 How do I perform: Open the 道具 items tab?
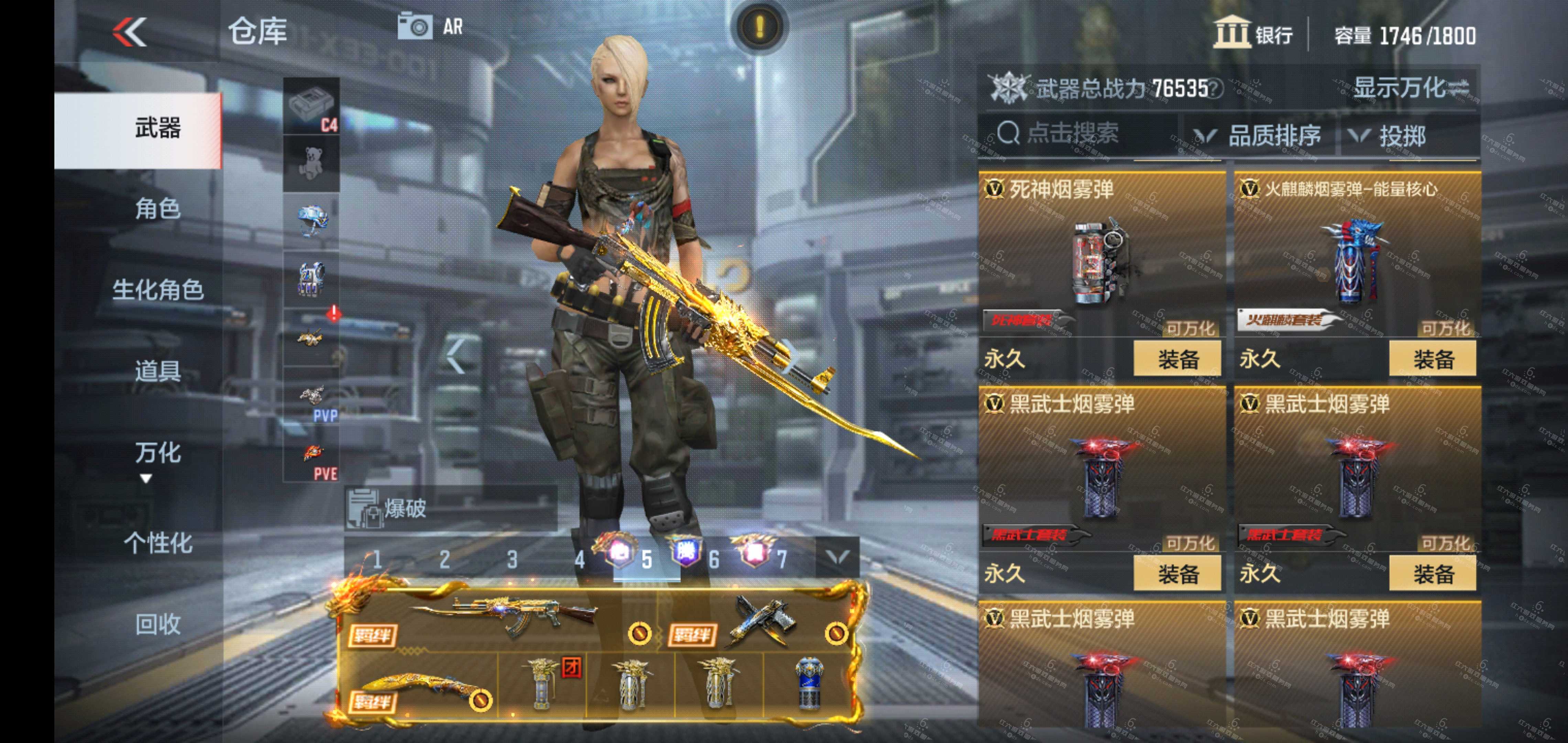157,371
